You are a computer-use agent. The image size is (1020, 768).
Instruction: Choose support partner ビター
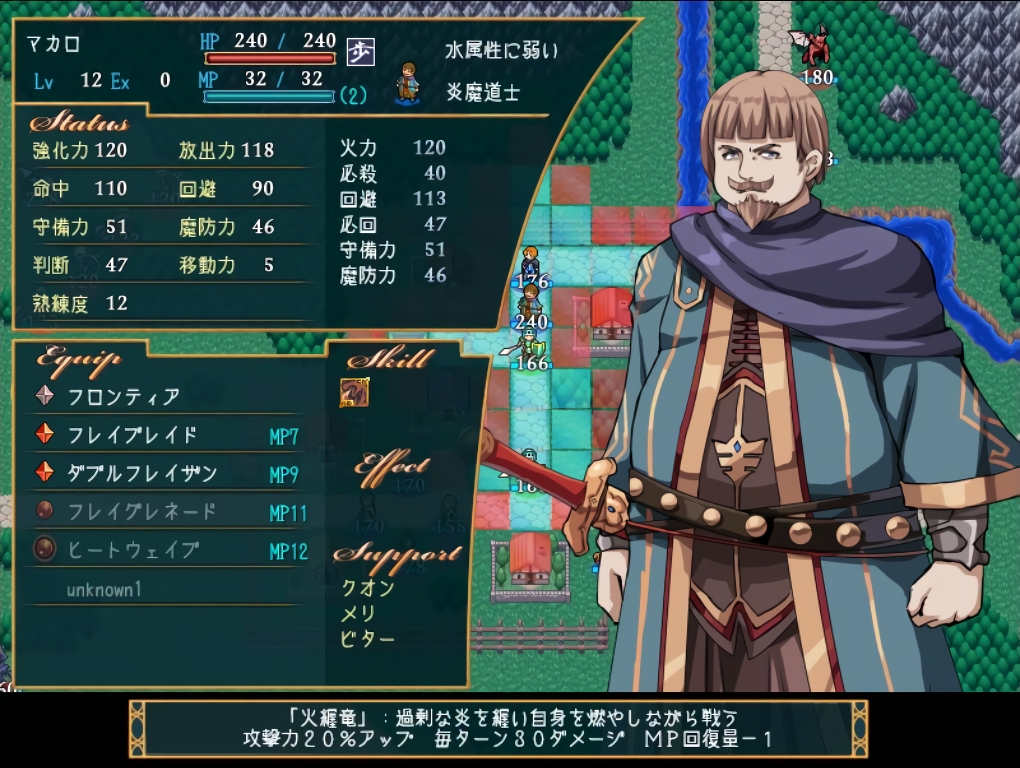(367, 638)
